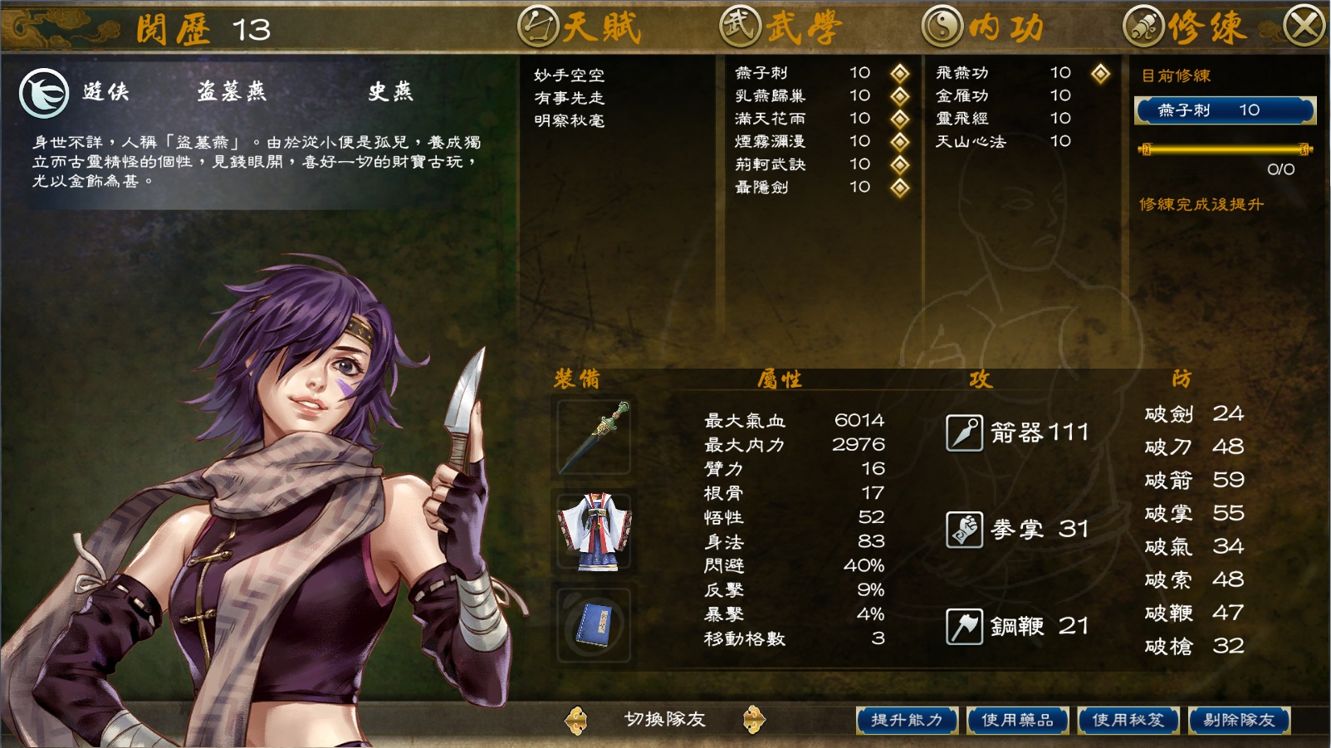
Task: Select the equipped dagger weapon slot
Action: point(594,437)
